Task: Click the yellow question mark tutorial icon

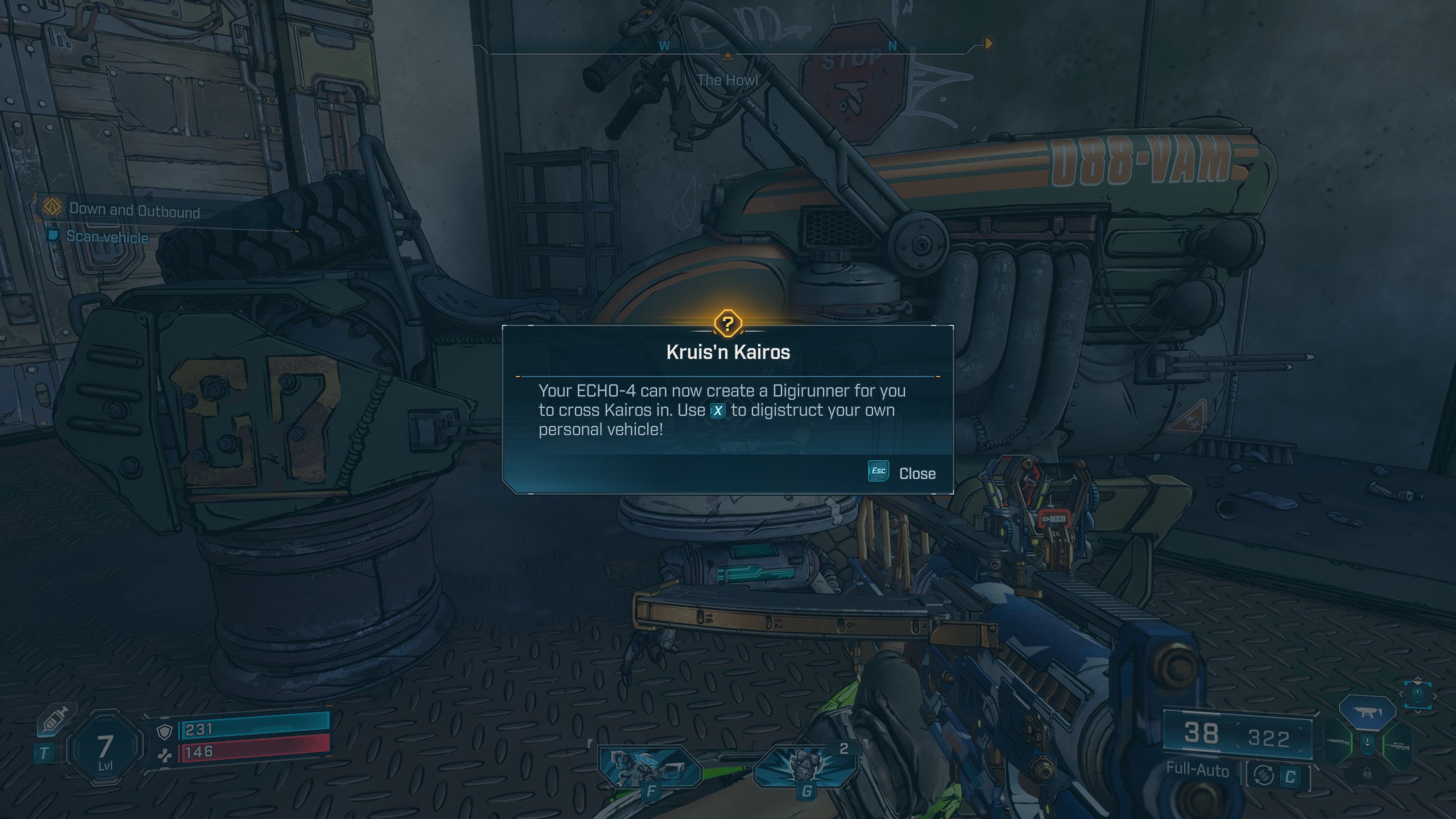Action: [727, 324]
